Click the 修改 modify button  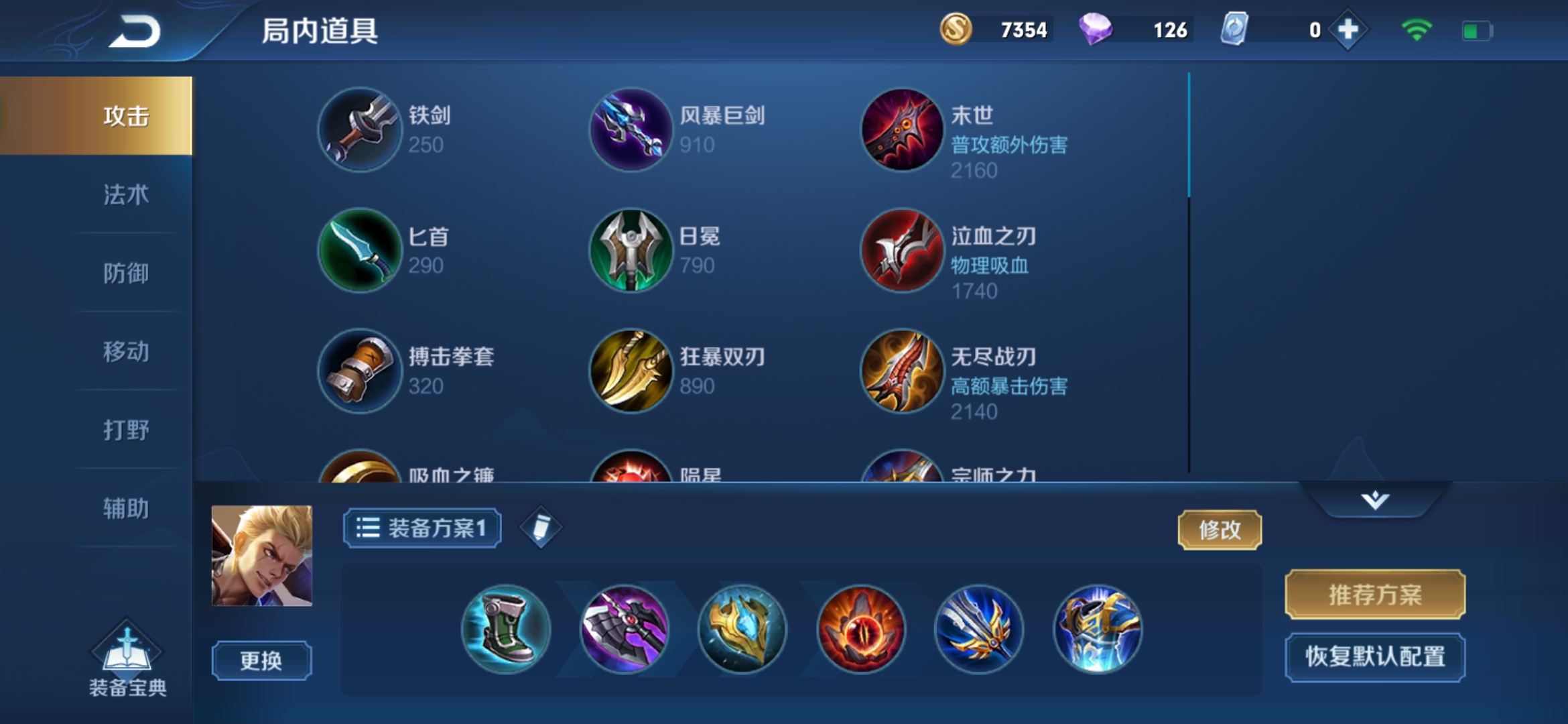tap(1220, 530)
